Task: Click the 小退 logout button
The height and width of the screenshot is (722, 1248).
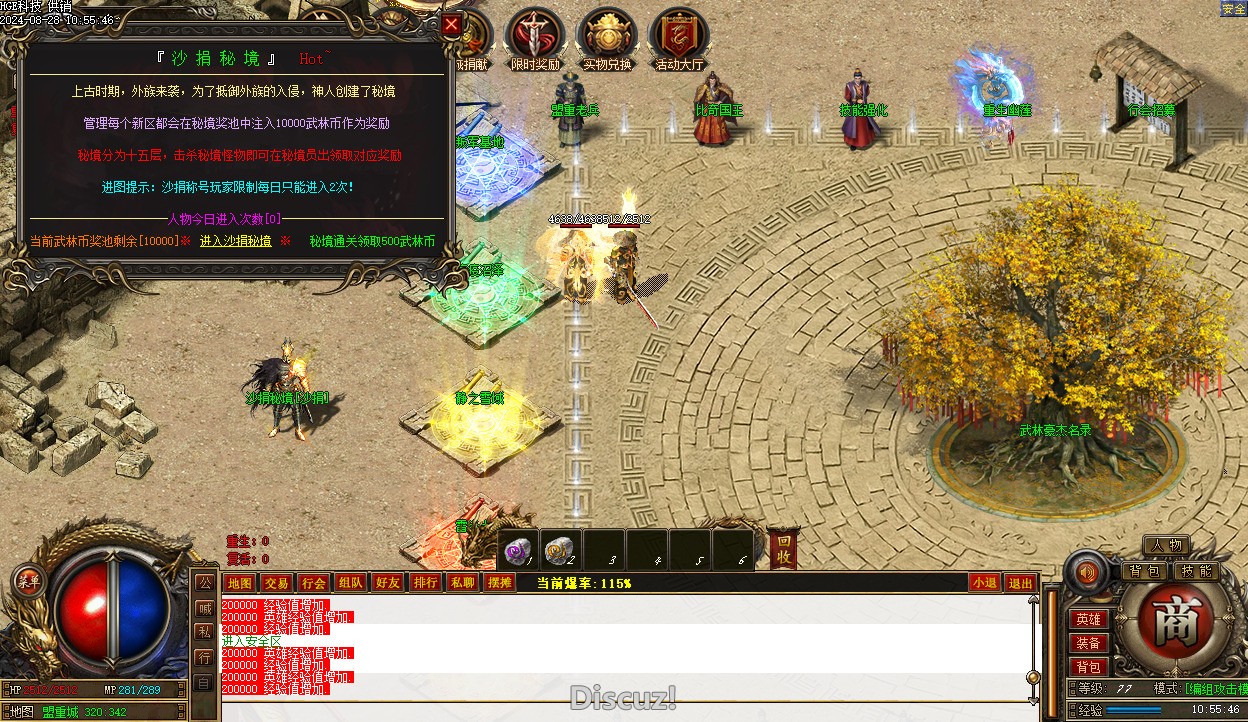Action: pyautogui.click(x=984, y=583)
